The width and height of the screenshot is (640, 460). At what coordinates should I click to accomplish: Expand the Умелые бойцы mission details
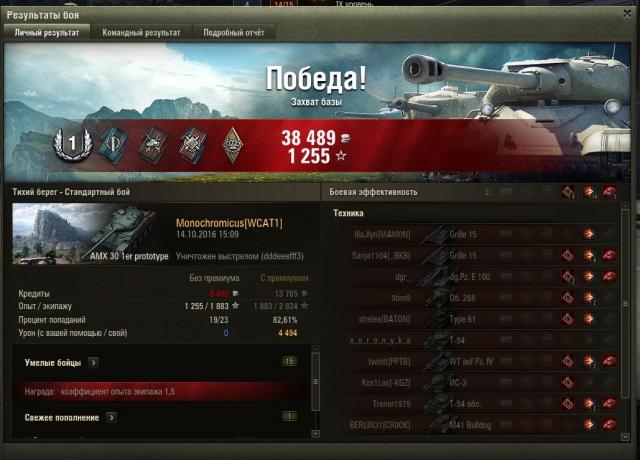tap(92, 362)
